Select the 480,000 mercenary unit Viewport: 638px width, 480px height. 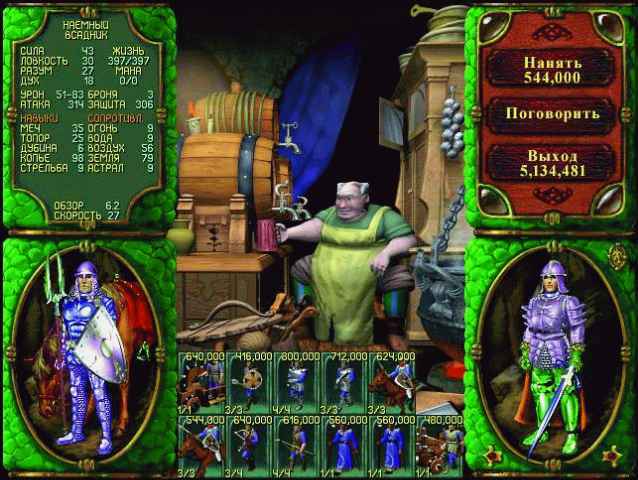(438, 445)
